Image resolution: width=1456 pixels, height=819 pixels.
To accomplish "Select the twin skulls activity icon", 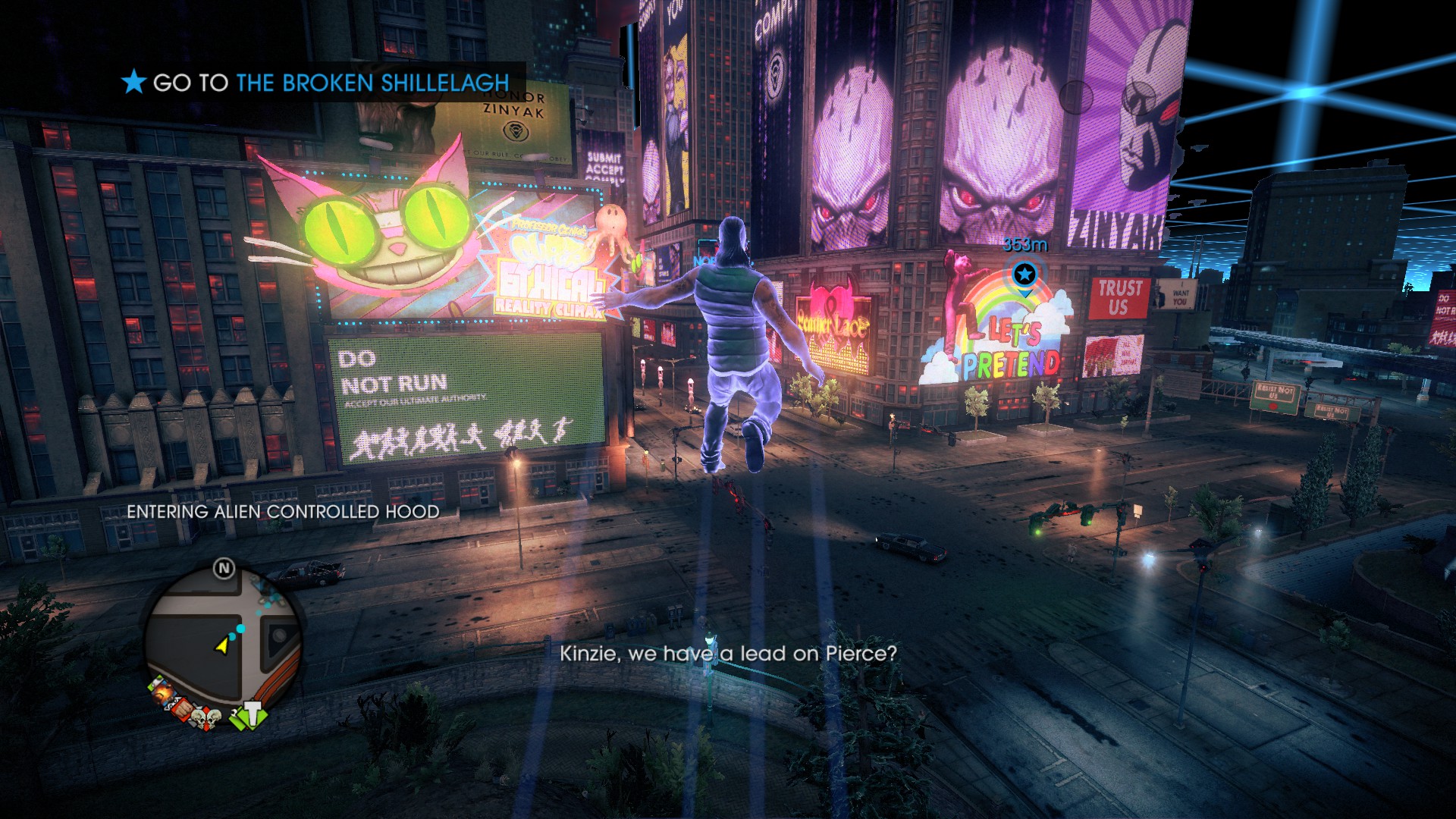I will pos(206,716).
